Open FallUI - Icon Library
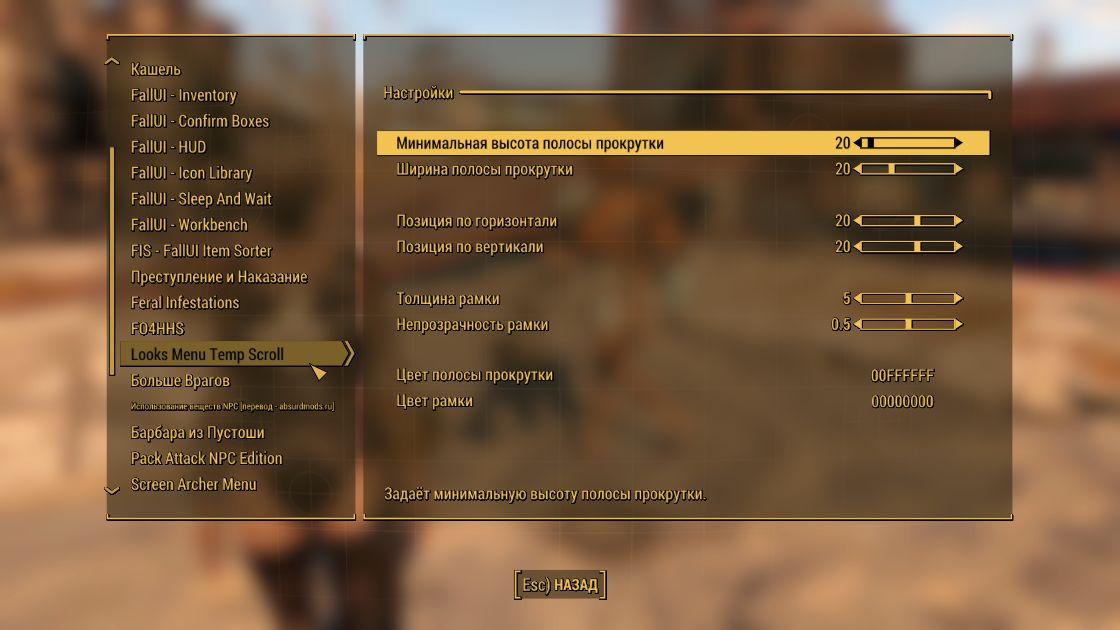The image size is (1120, 630). pyautogui.click(x=191, y=173)
